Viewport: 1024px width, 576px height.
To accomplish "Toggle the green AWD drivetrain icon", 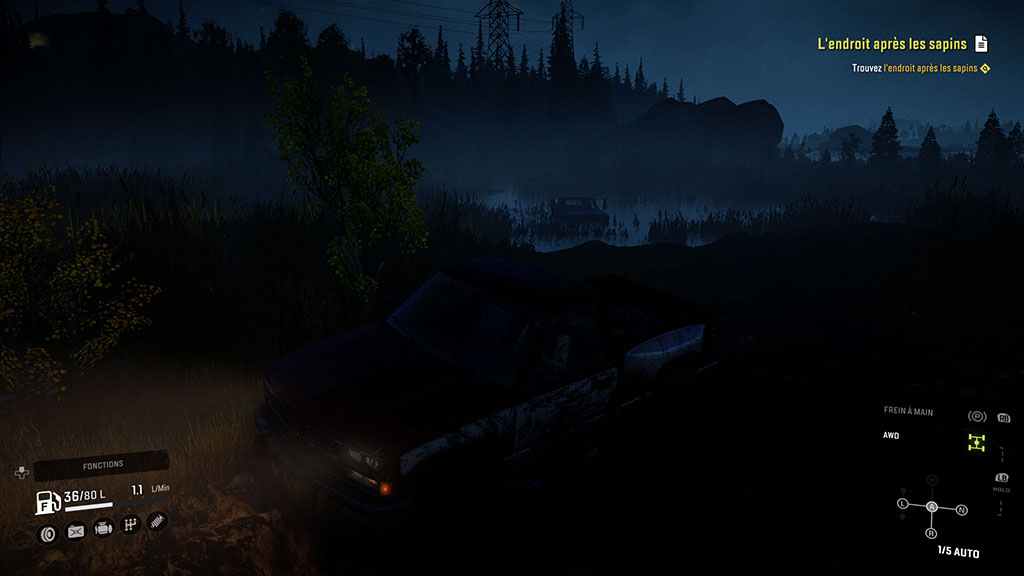I will [x=977, y=443].
